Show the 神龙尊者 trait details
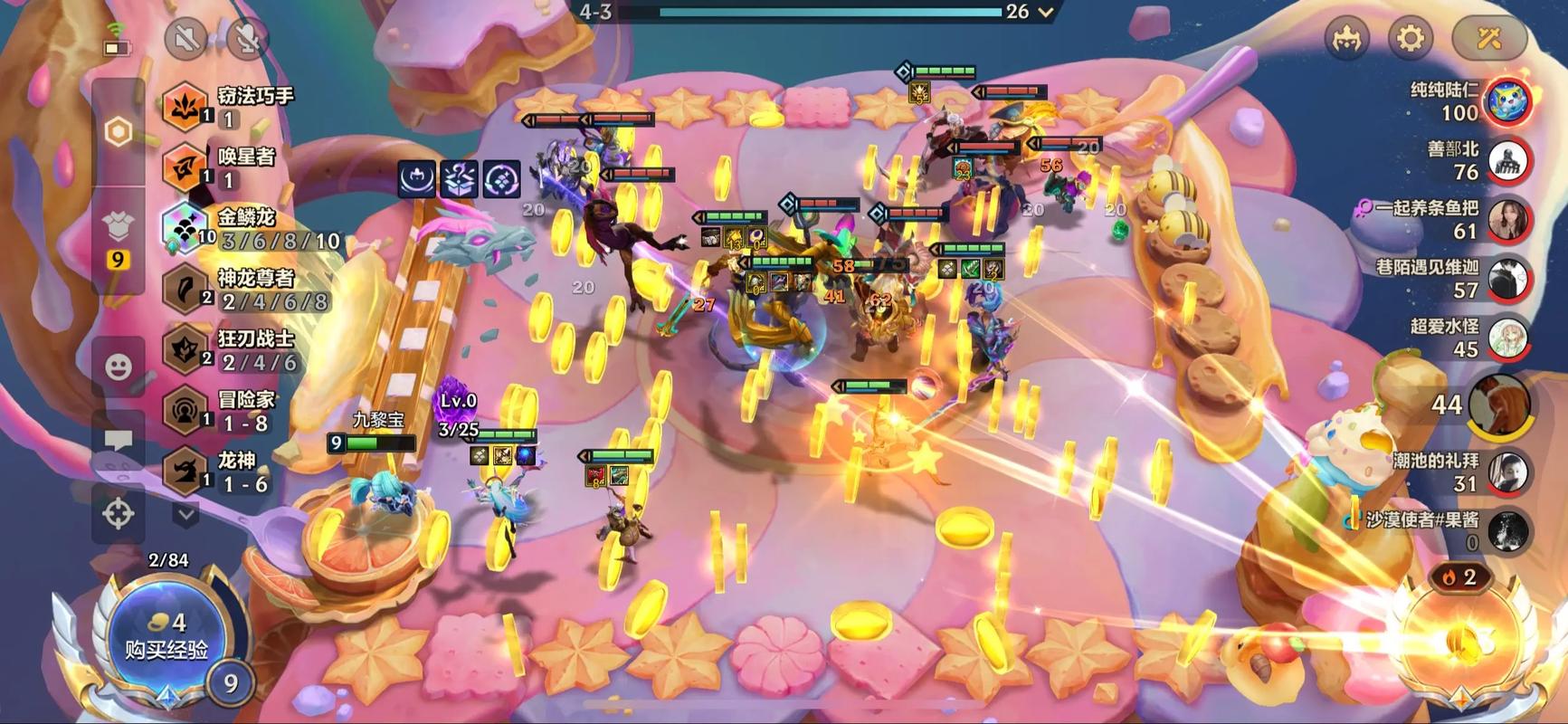This screenshot has height=724, width=1568. tap(244, 290)
